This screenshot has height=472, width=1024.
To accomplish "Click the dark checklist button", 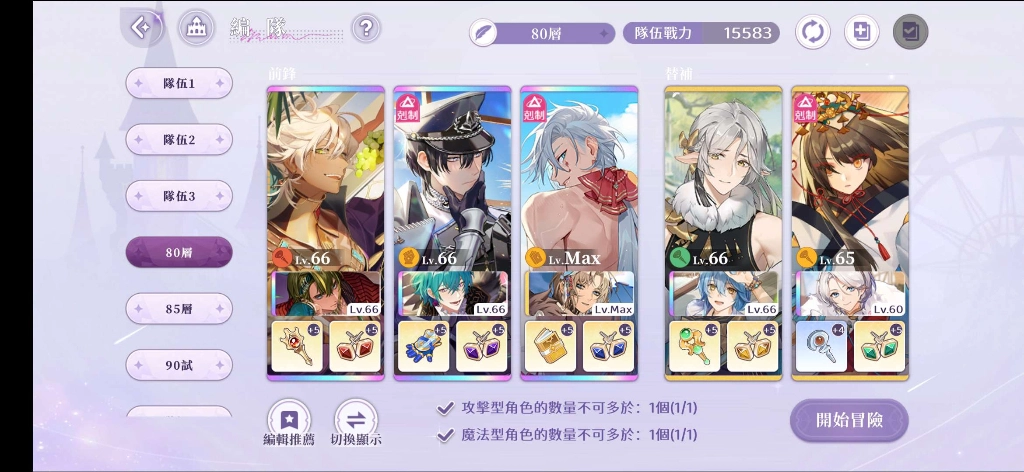I will tap(910, 32).
